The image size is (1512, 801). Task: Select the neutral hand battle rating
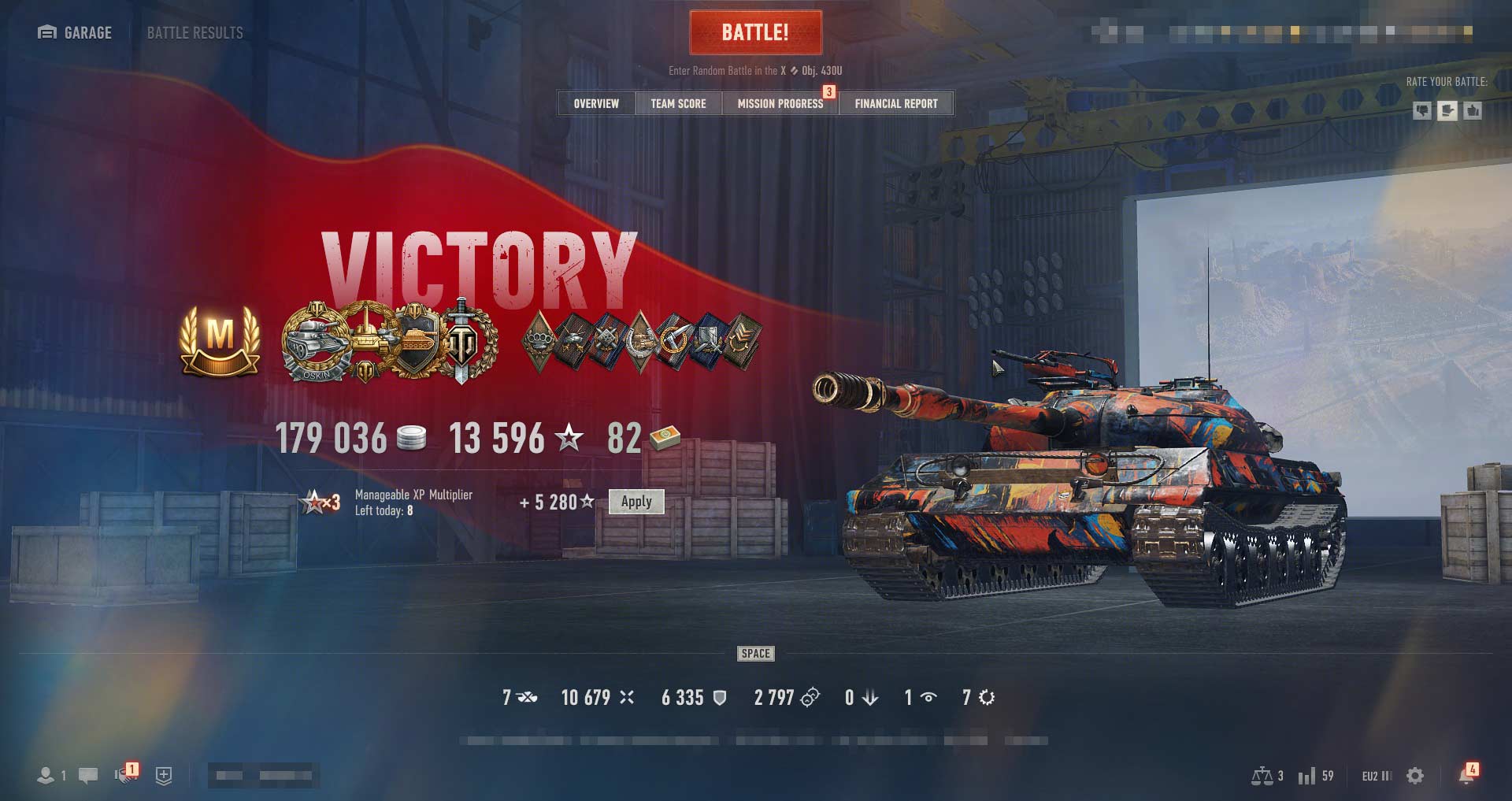tap(1447, 111)
